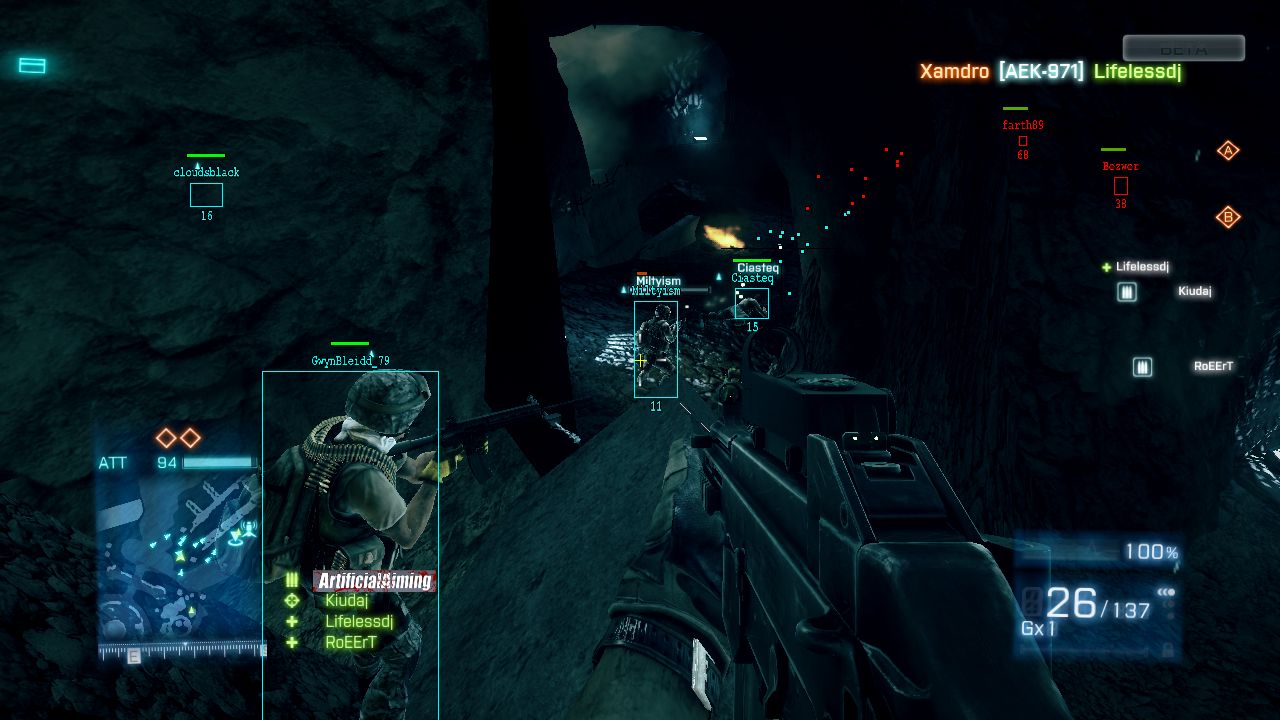Click the ArtificialAiming overlay logo
The image size is (1280, 720).
(374, 581)
